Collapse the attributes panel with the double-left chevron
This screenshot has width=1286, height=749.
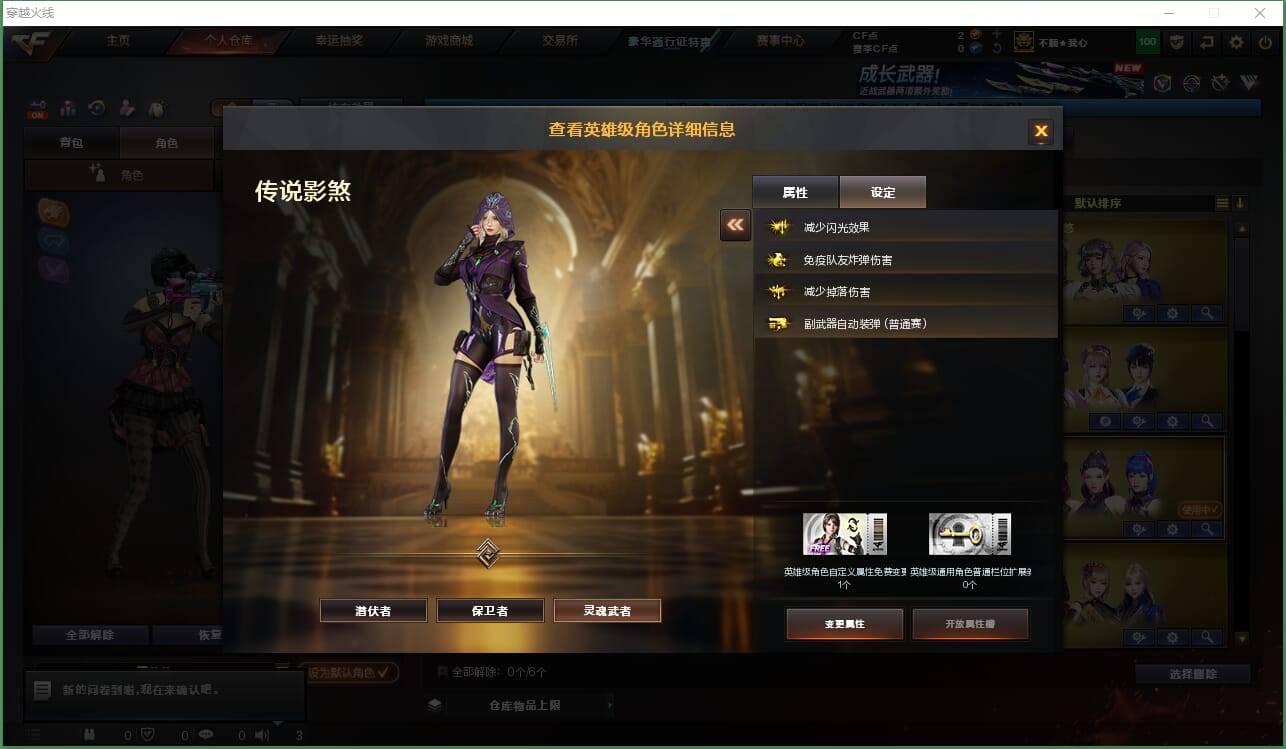tap(735, 225)
